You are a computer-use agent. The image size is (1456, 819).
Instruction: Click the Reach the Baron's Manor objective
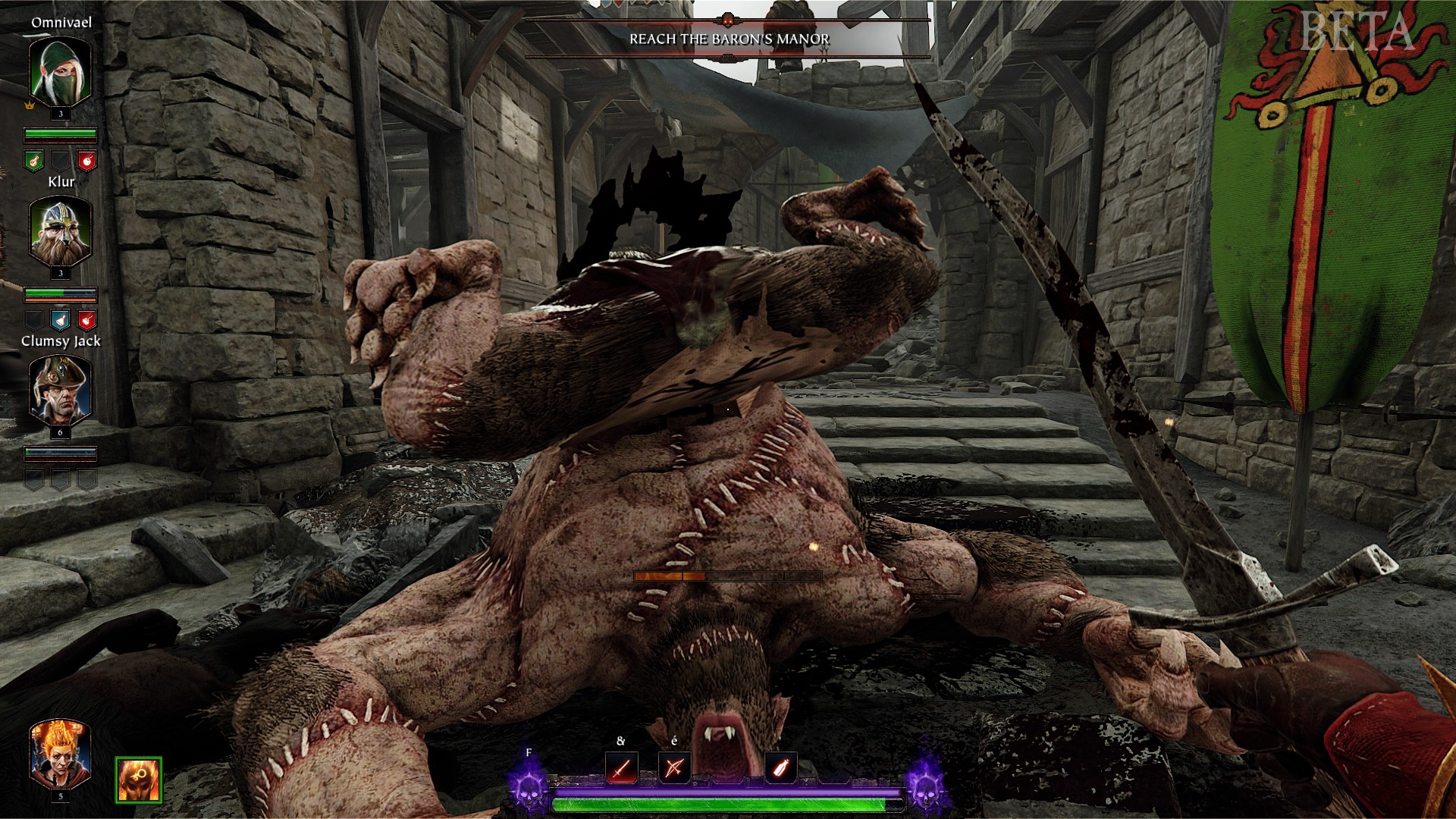pos(729,39)
